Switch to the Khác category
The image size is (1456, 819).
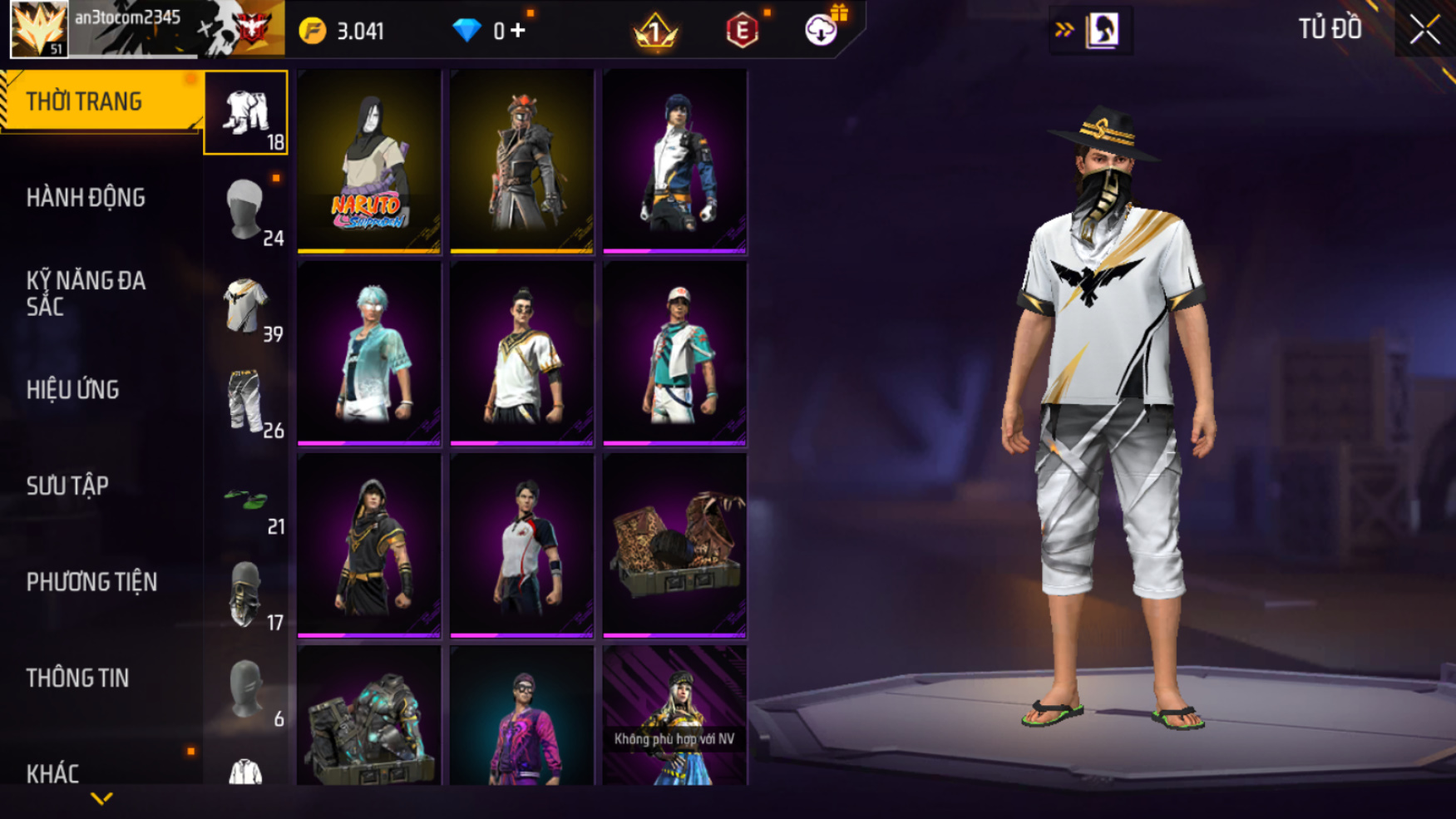pos(52,773)
